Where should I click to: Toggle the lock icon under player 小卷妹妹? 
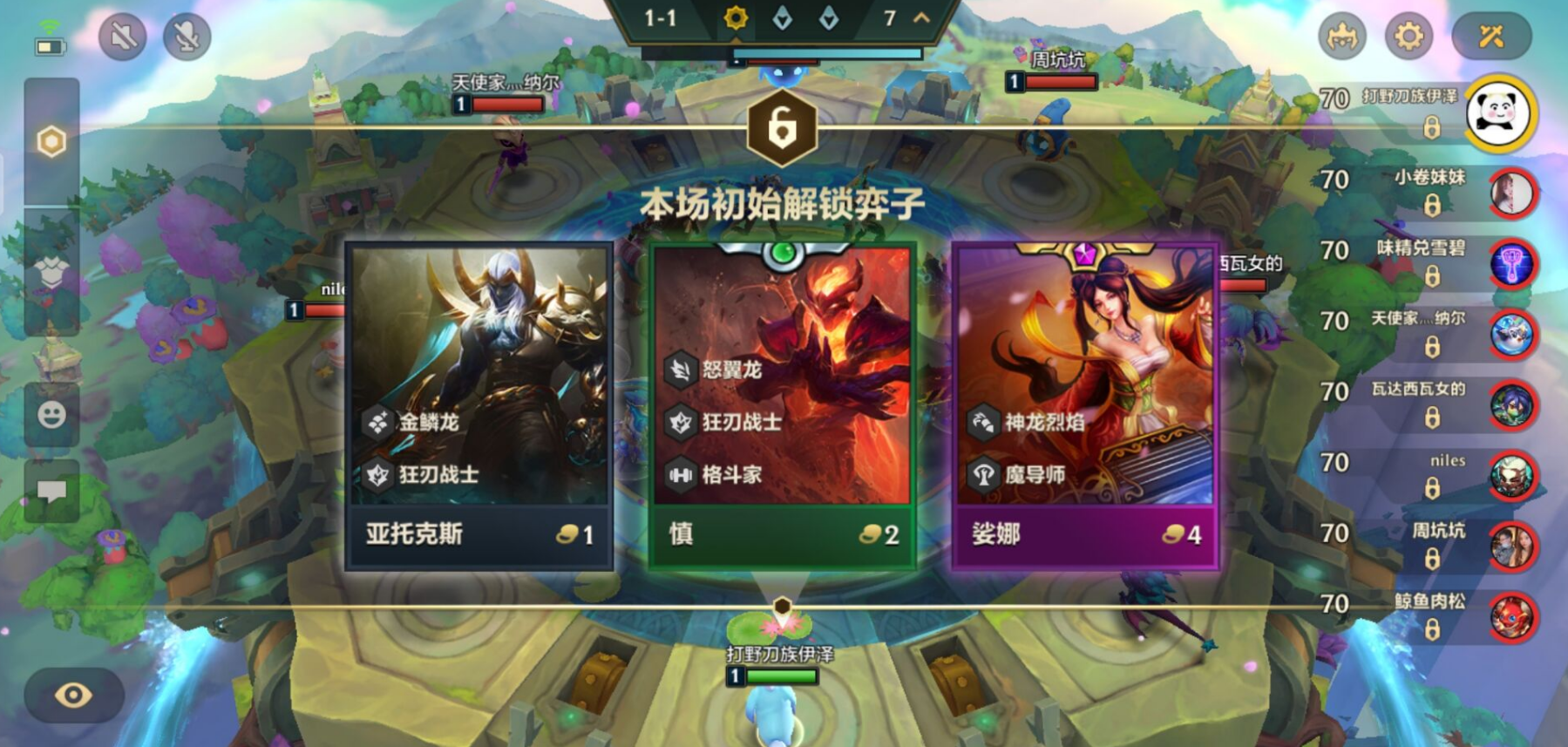coord(1432,207)
